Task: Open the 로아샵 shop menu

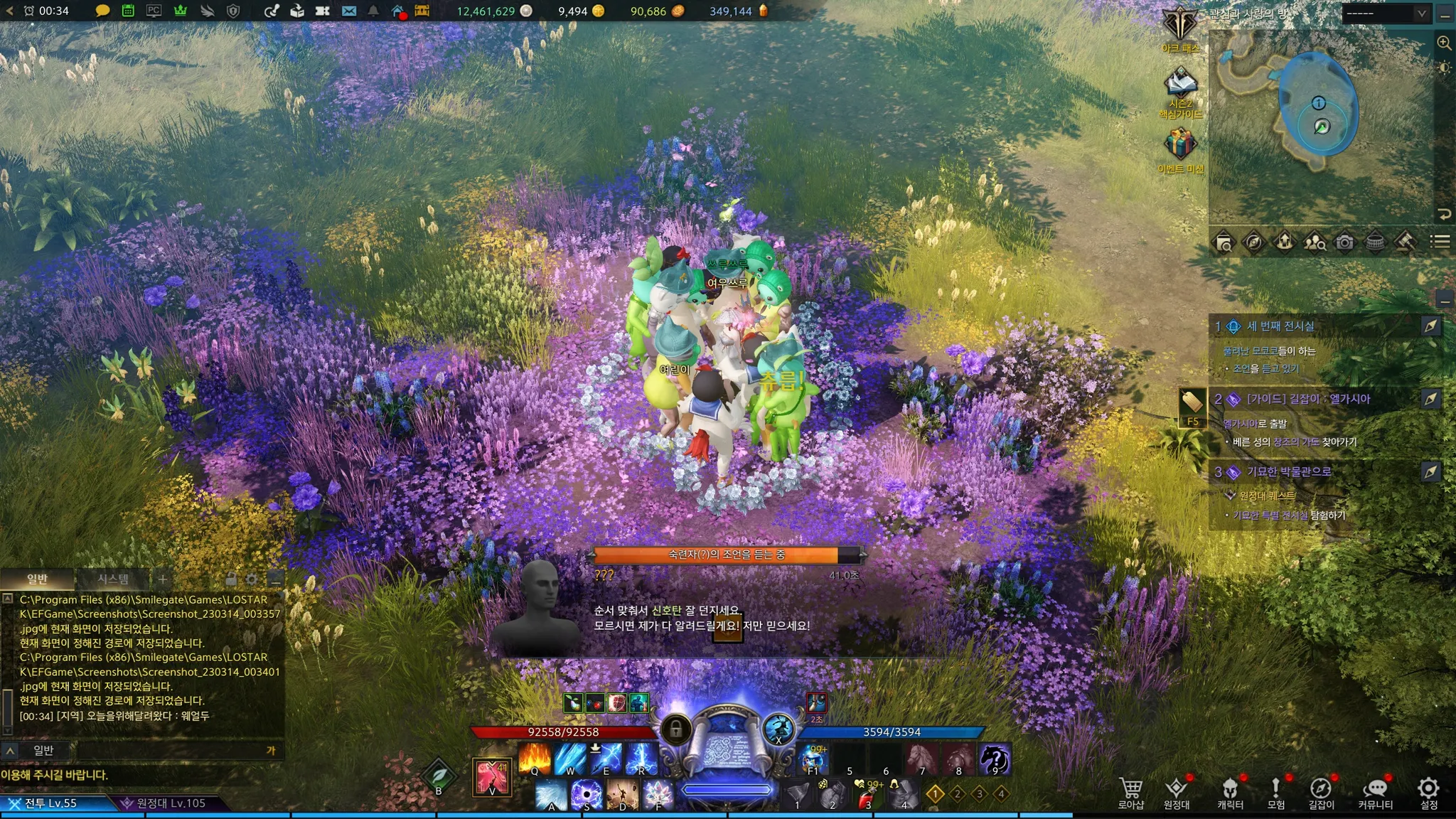Action: pos(1131,793)
